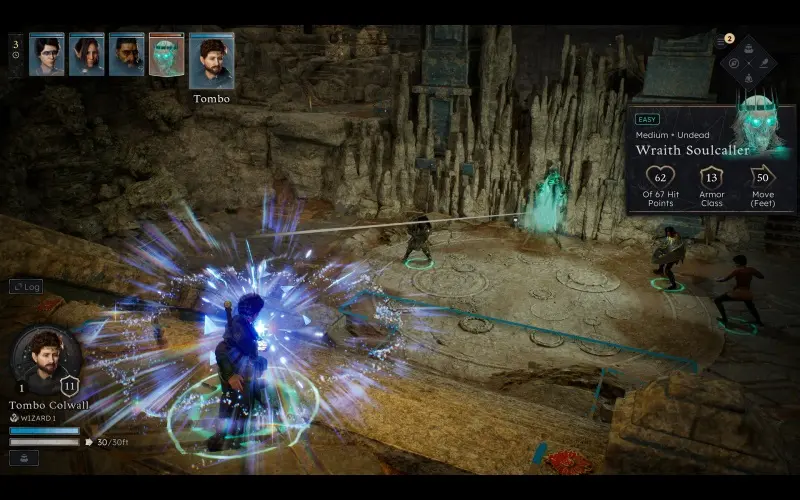The height and width of the screenshot is (500, 800).
Task: Click the compass icon in the diamond menu
Action: point(734,63)
